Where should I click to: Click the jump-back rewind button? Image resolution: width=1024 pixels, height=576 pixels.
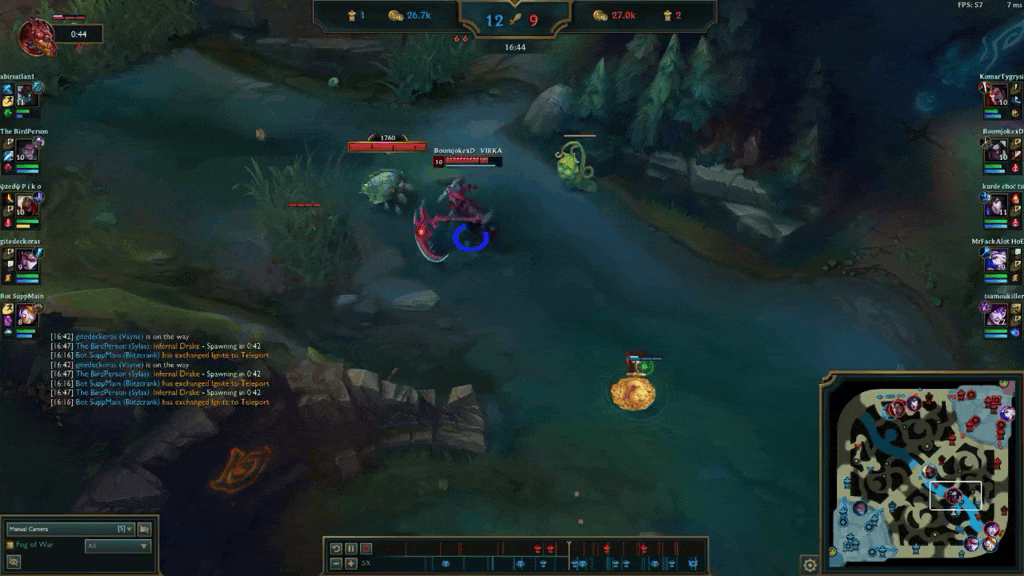tap(336, 548)
